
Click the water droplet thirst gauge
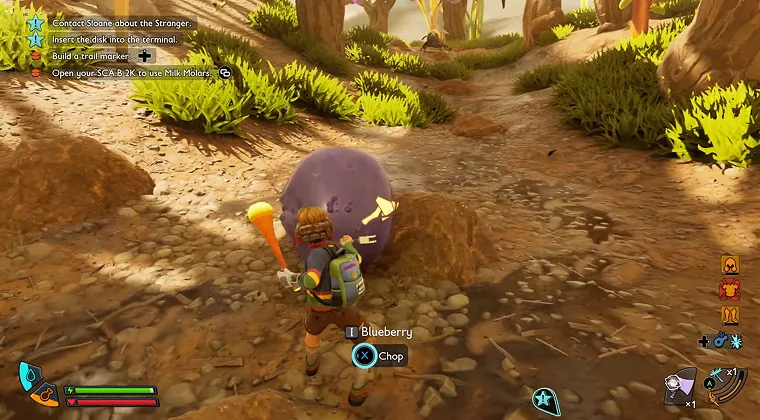point(29,377)
